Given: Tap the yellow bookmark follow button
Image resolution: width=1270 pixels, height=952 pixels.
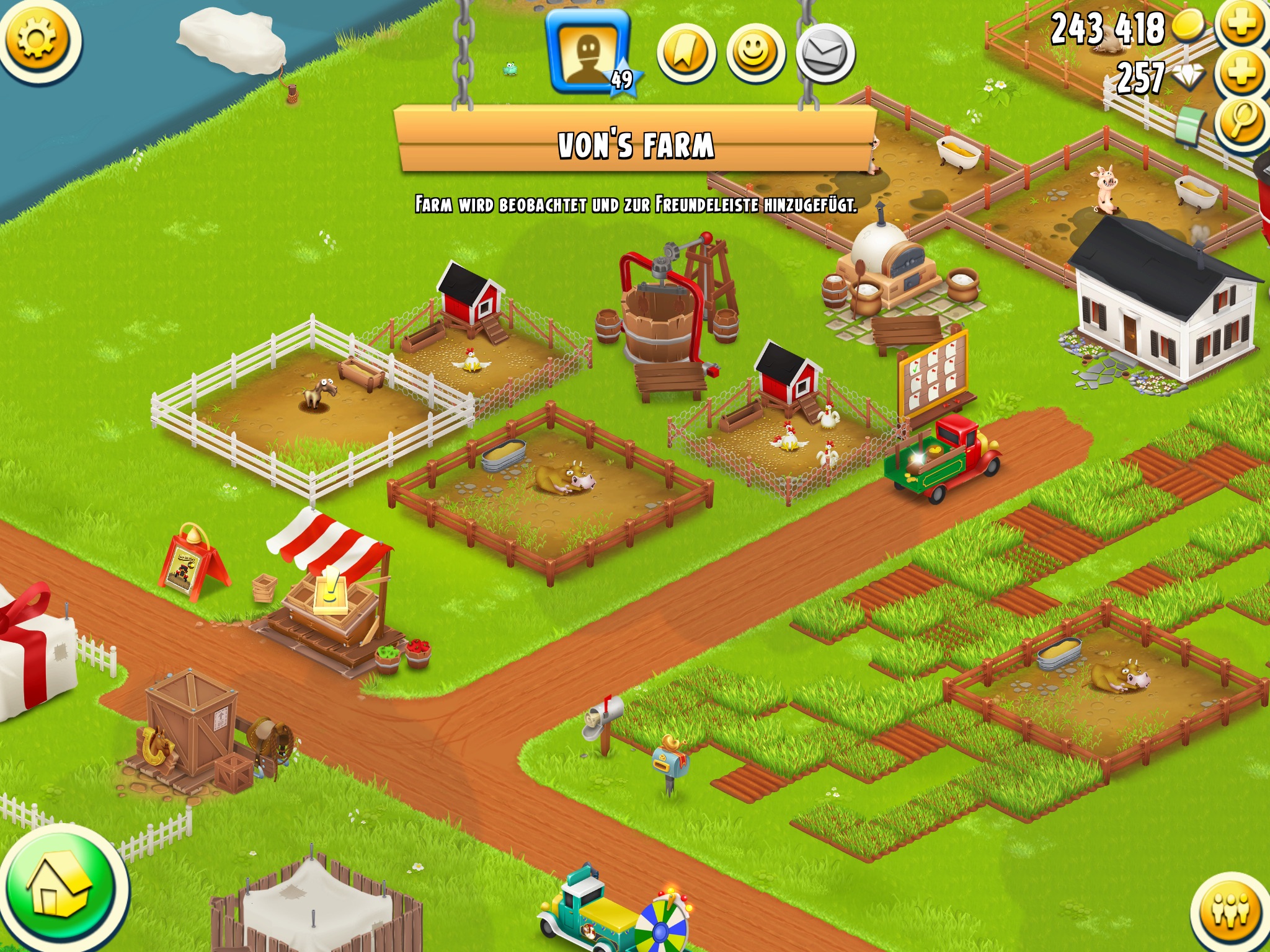Looking at the screenshot, I should [x=686, y=54].
